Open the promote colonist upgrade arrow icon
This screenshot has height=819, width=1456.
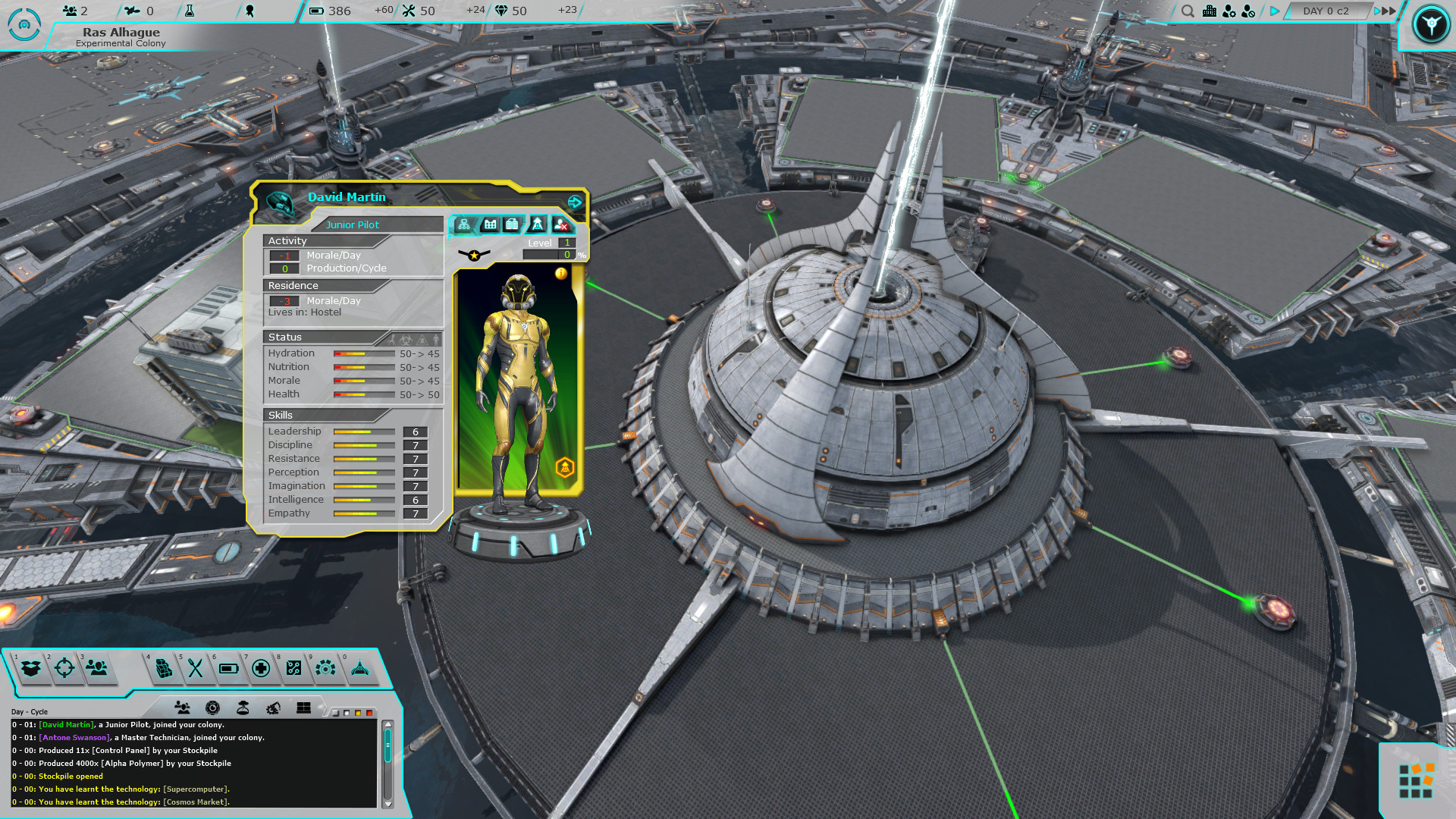pyautogui.click(x=538, y=223)
